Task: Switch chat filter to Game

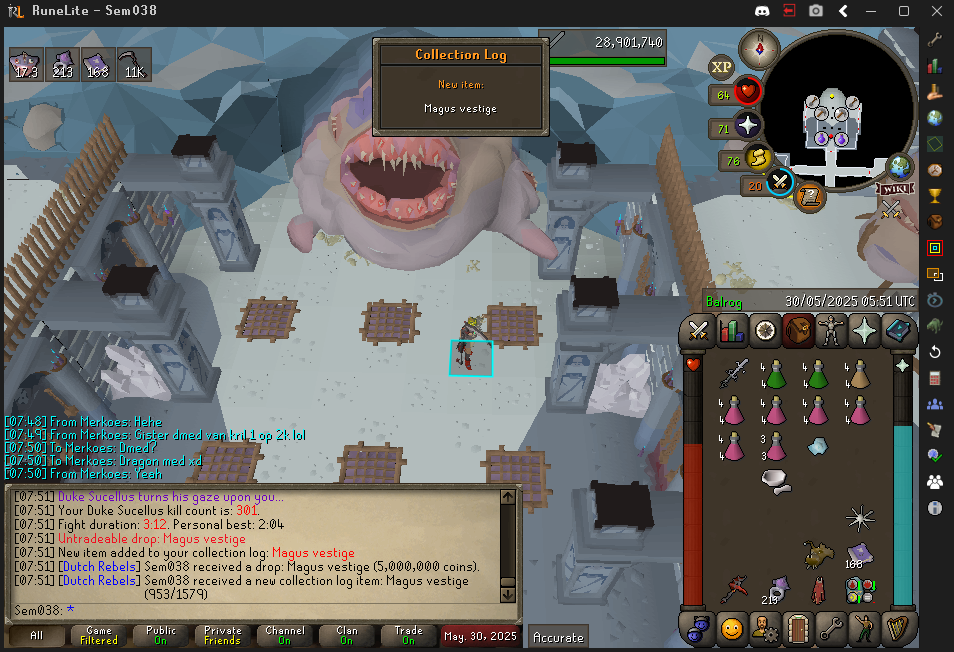Action: (x=99, y=635)
